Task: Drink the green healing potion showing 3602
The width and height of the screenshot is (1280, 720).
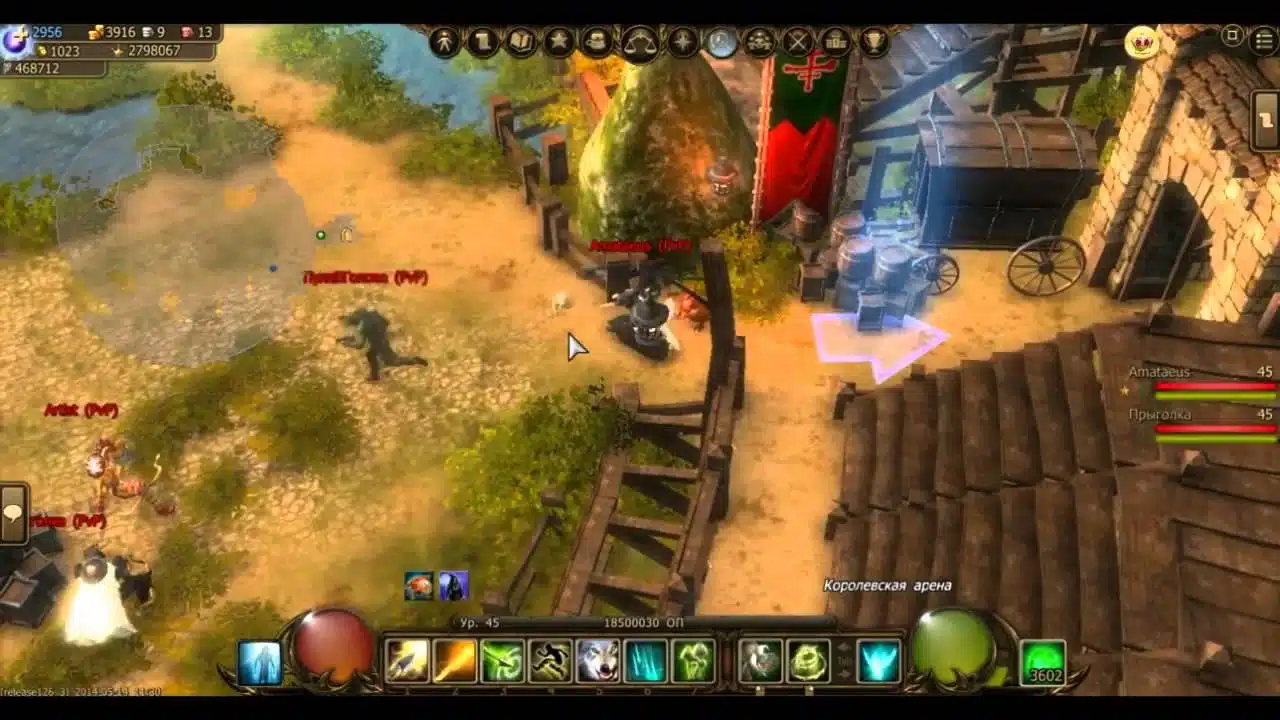Action: coord(1042,662)
